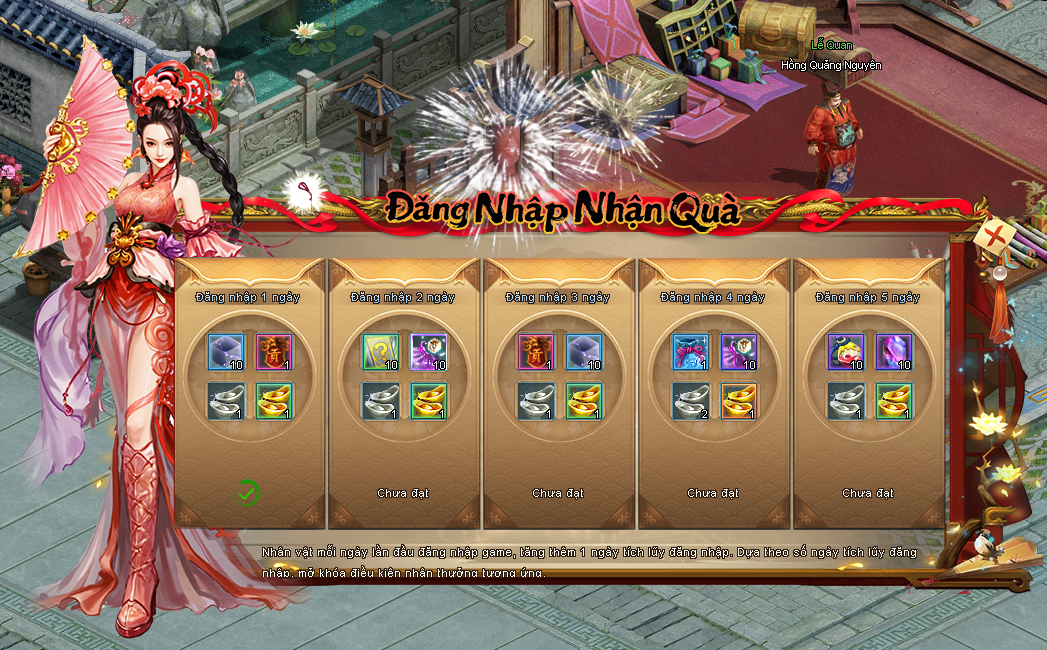Select the moon-hat doll reward in day 5
Viewport: 1047px width, 650px height.
click(x=845, y=351)
